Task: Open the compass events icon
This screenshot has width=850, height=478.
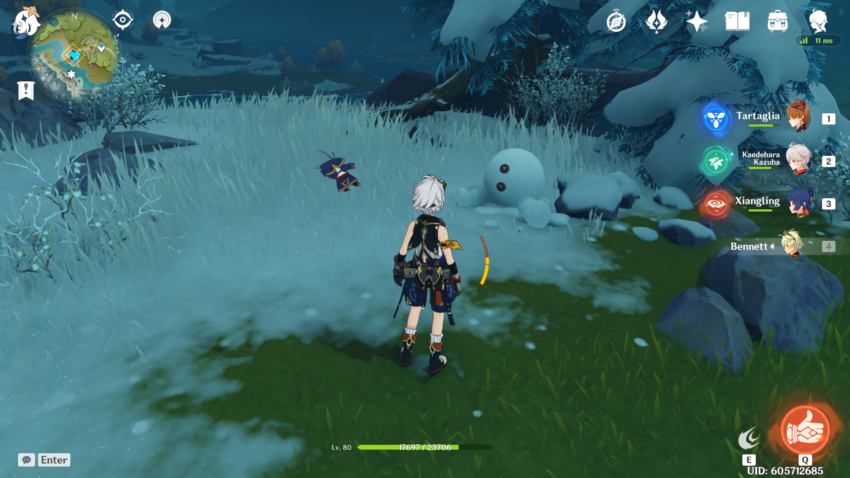Action: pos(617,20)
